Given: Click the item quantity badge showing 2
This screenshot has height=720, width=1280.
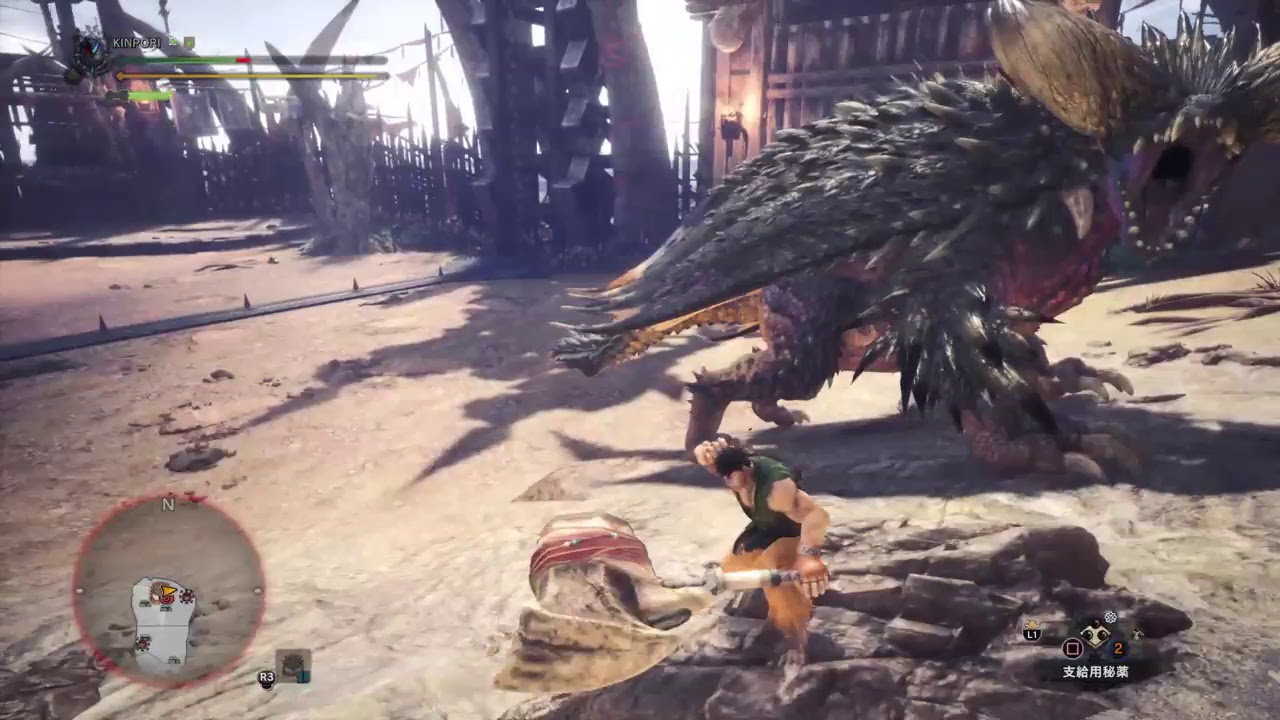Looking at the screenshot, I should 1118,648.
